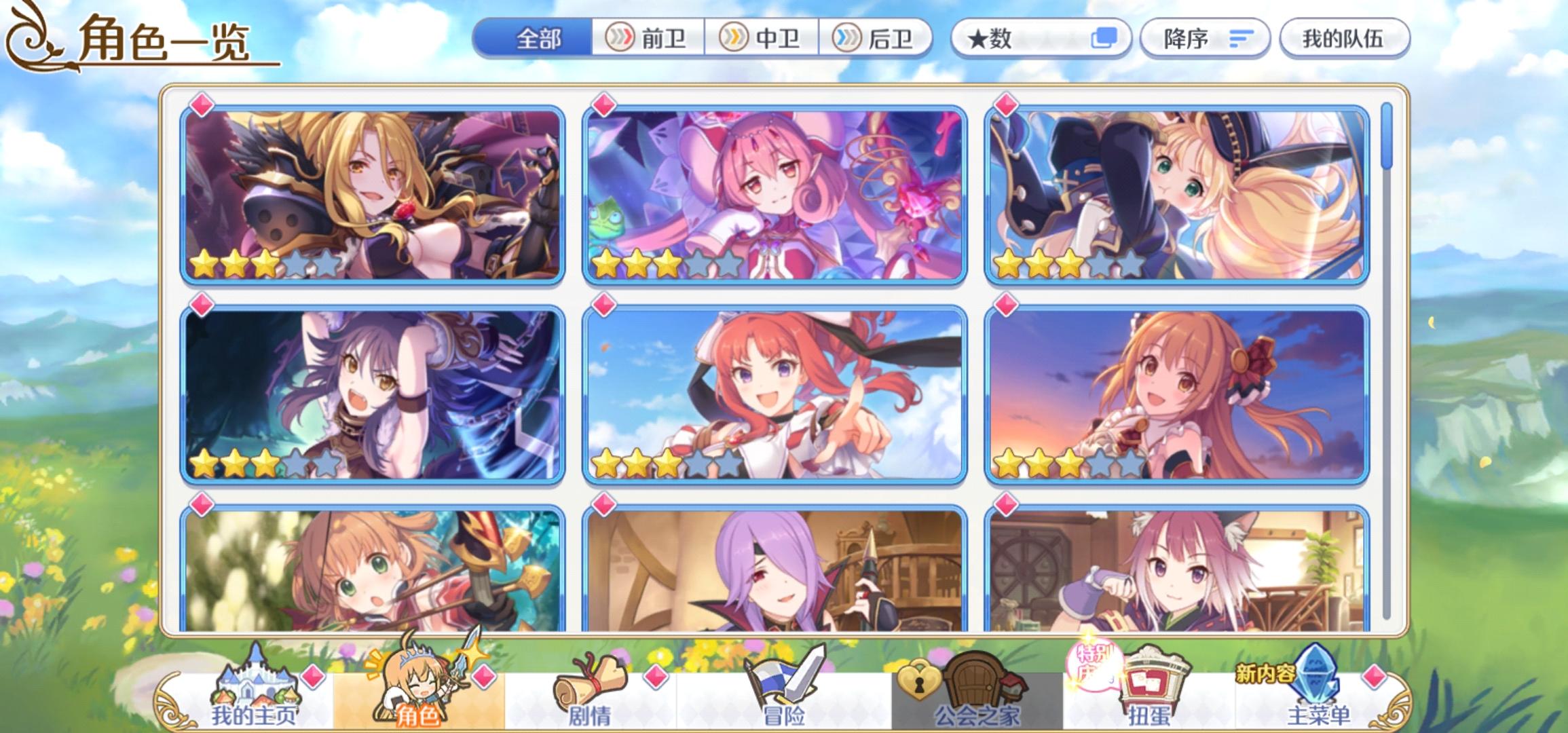Image resolution: width=1568 pixels, height=733 pixels.
Task: Select the 全部 filter tab
Action: click(x=538, y=39)
